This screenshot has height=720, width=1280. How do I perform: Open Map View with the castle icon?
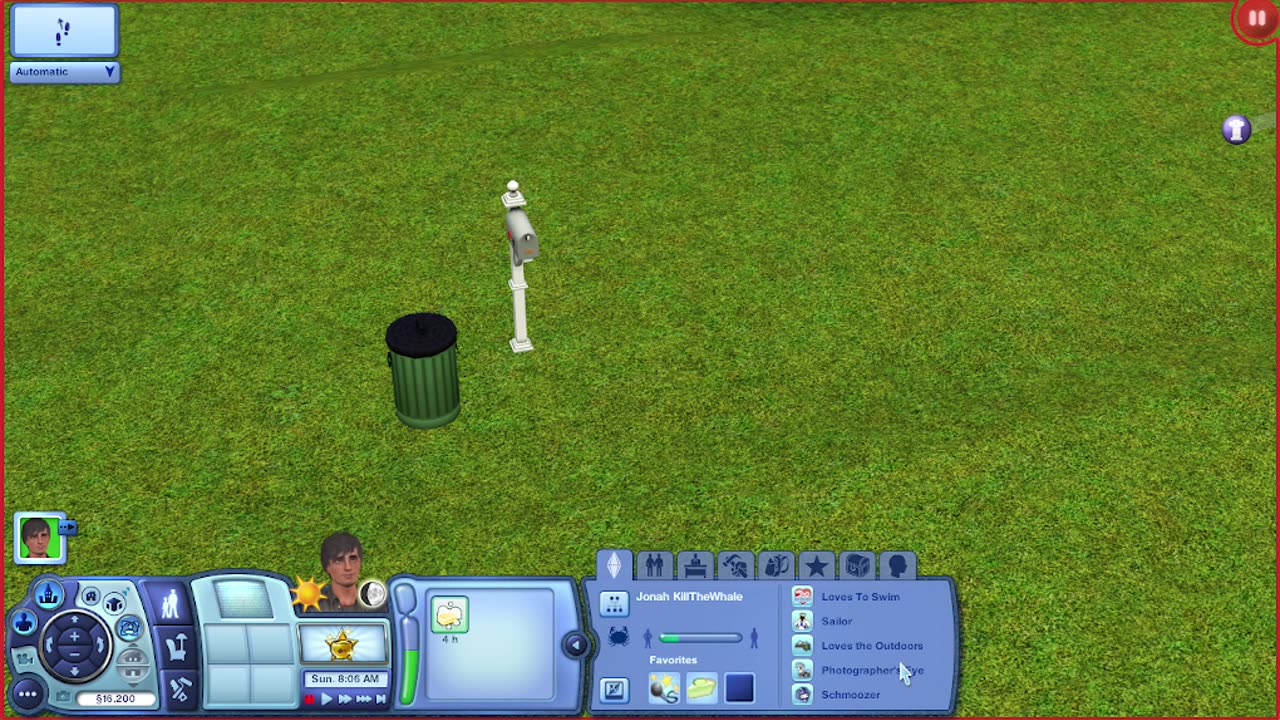pos(49,593)
